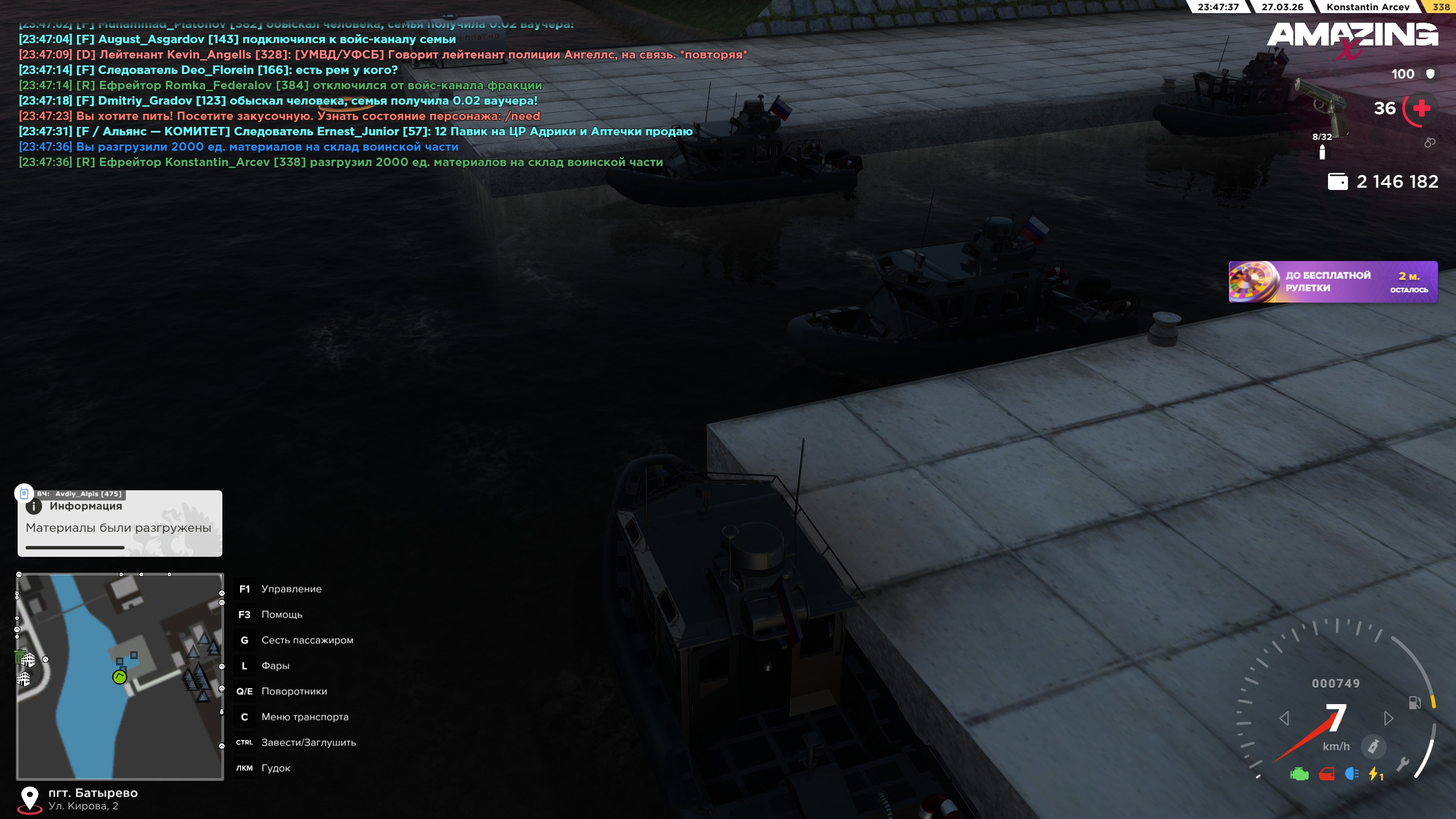The image size is (1456, 819).
Task: Select the green player marker on minimap
Action: point(119,677)
